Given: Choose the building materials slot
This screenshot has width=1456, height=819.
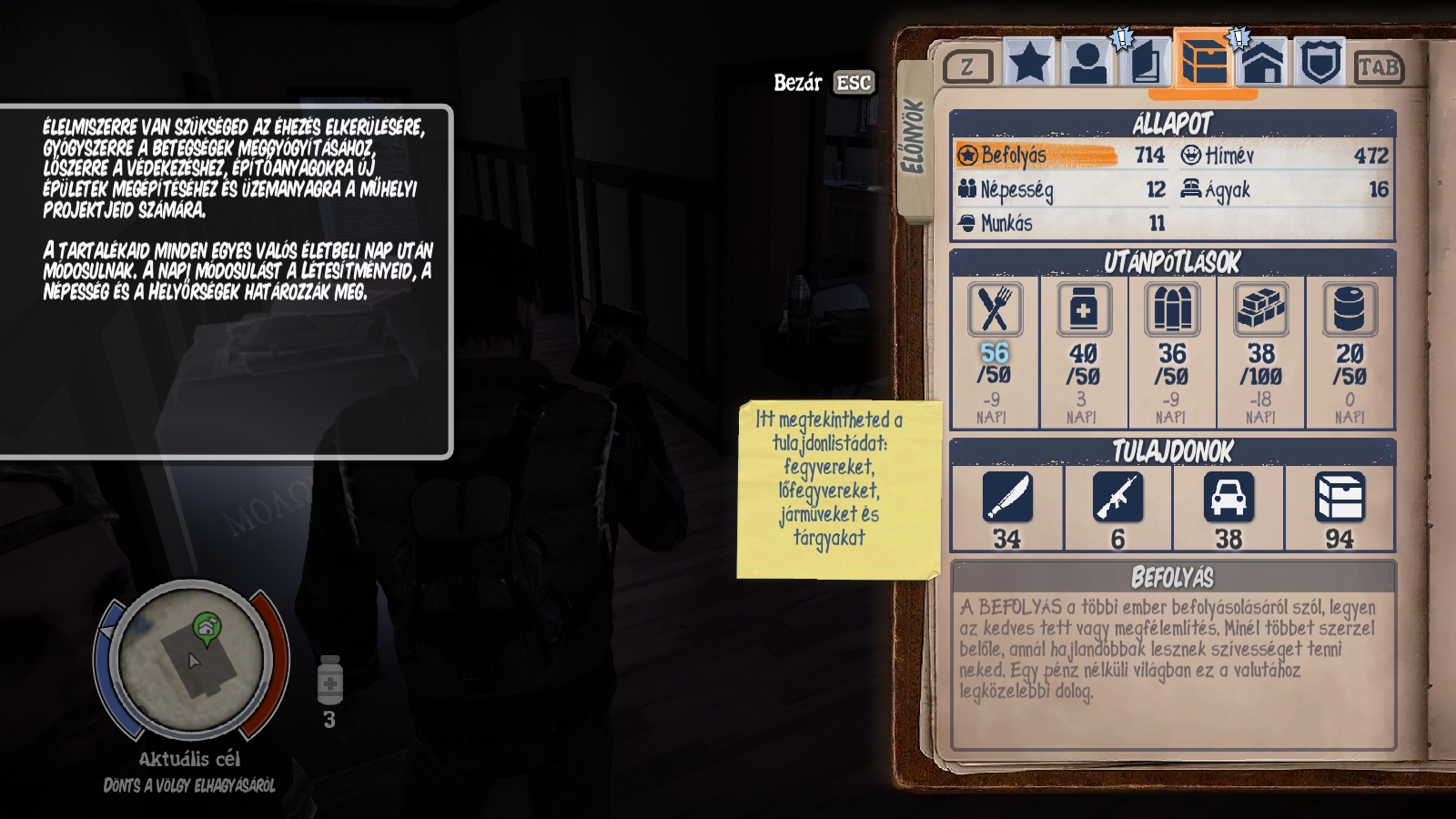Looking at the screenshot, I should point(1260,352).
